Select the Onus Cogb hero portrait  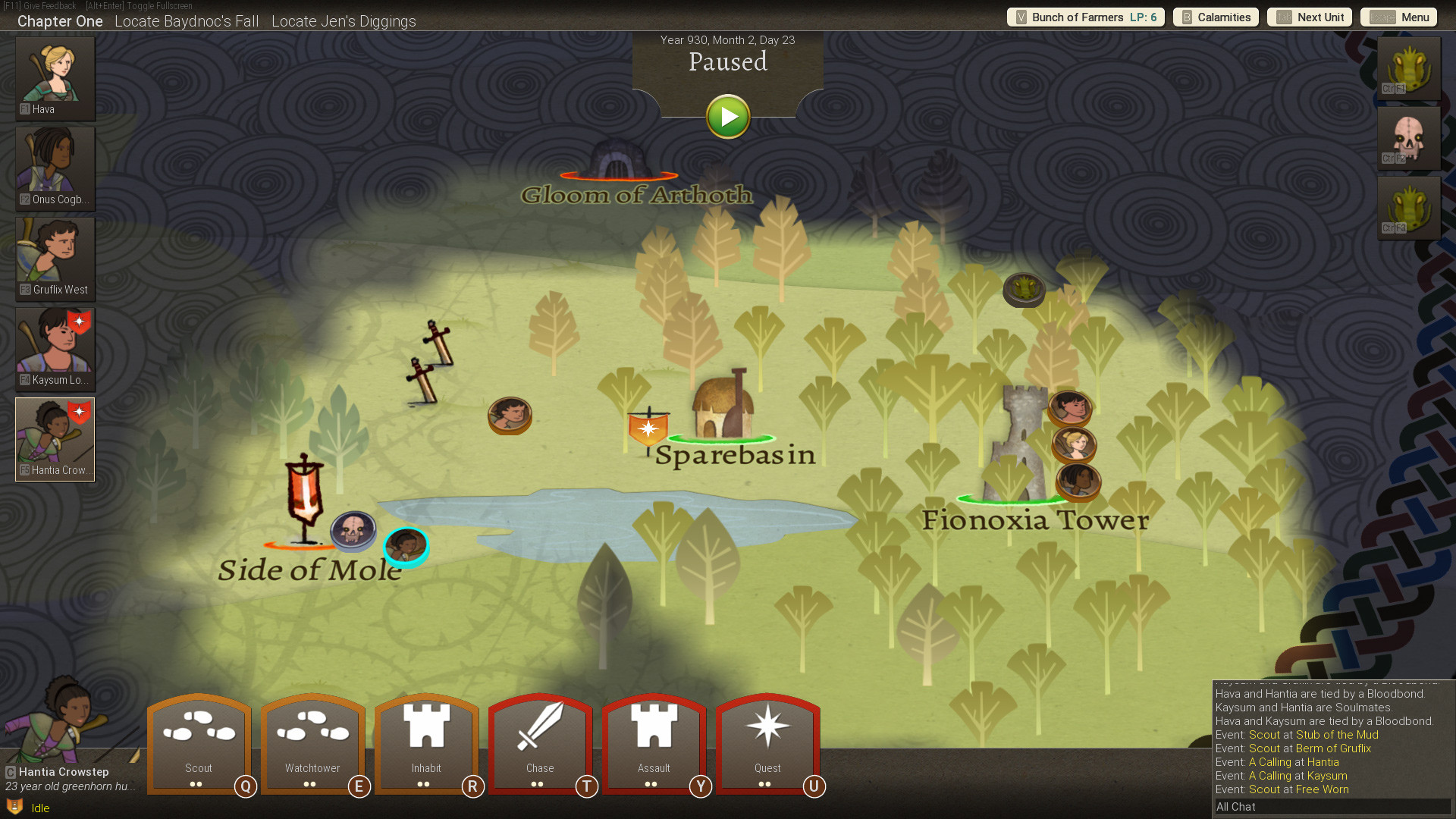click(55, 168)
